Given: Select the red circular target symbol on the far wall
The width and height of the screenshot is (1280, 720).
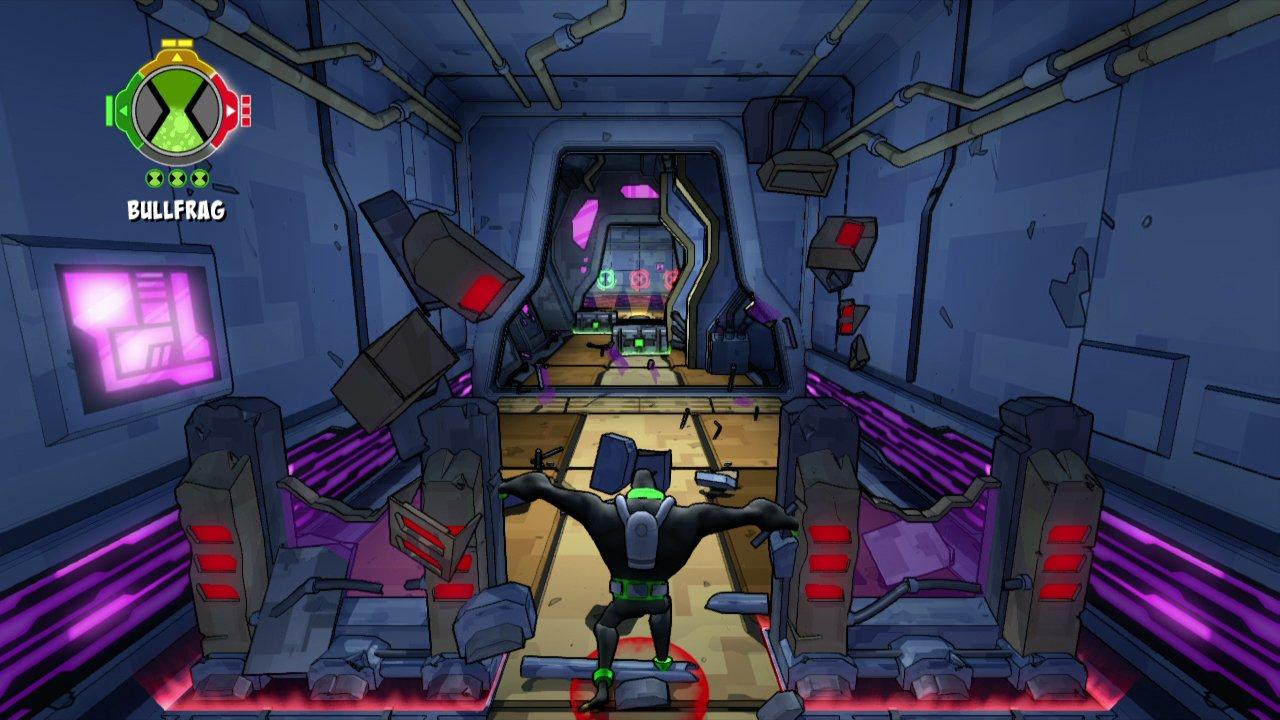Looking at the screenshot, I should pos(639,279).
